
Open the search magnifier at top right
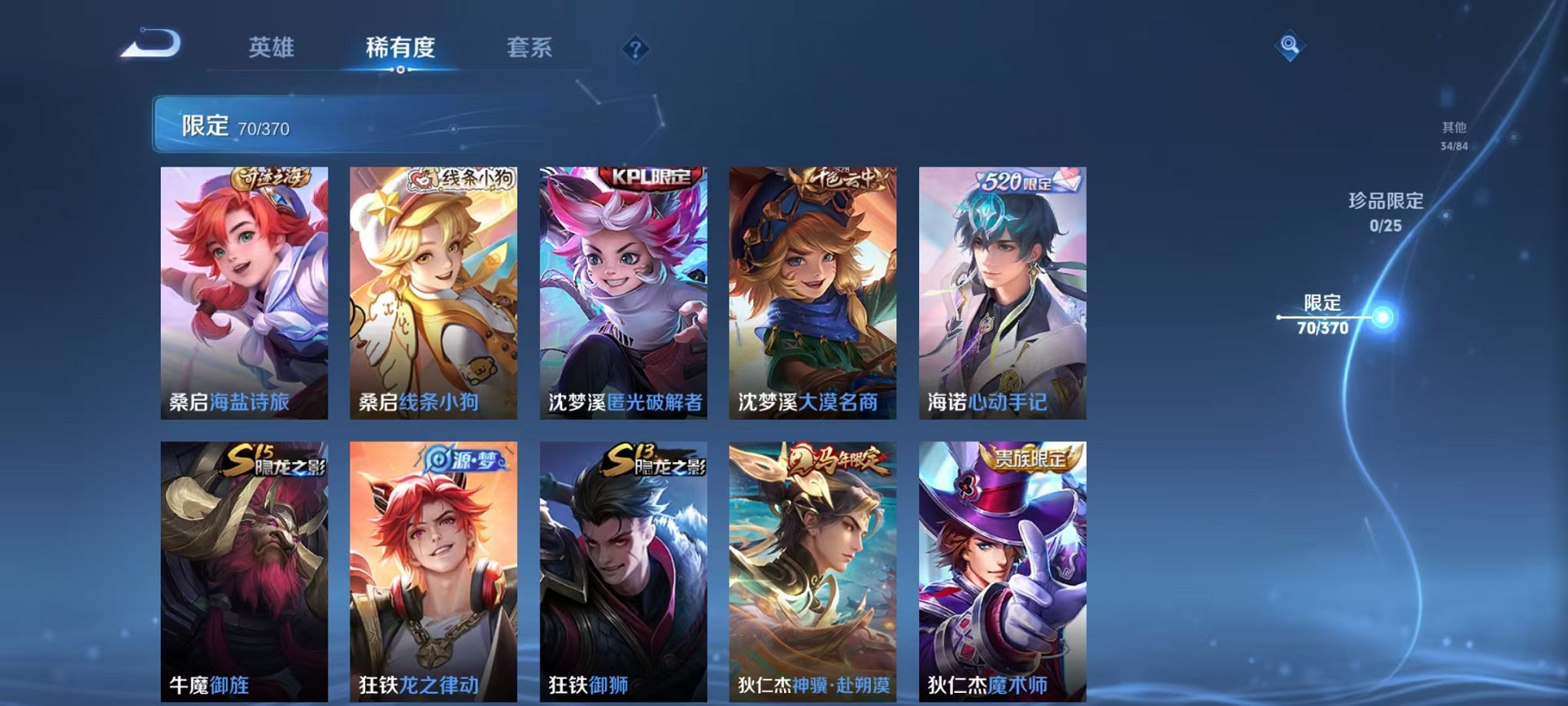1291,46
